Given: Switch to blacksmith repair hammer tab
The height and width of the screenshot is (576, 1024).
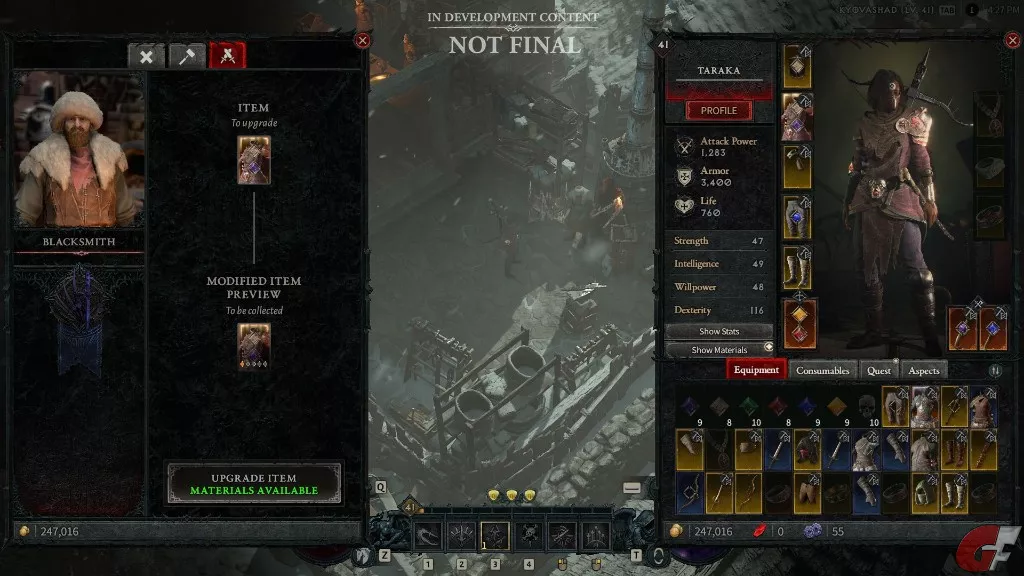Looking at the screenshot, I should 186,56.
